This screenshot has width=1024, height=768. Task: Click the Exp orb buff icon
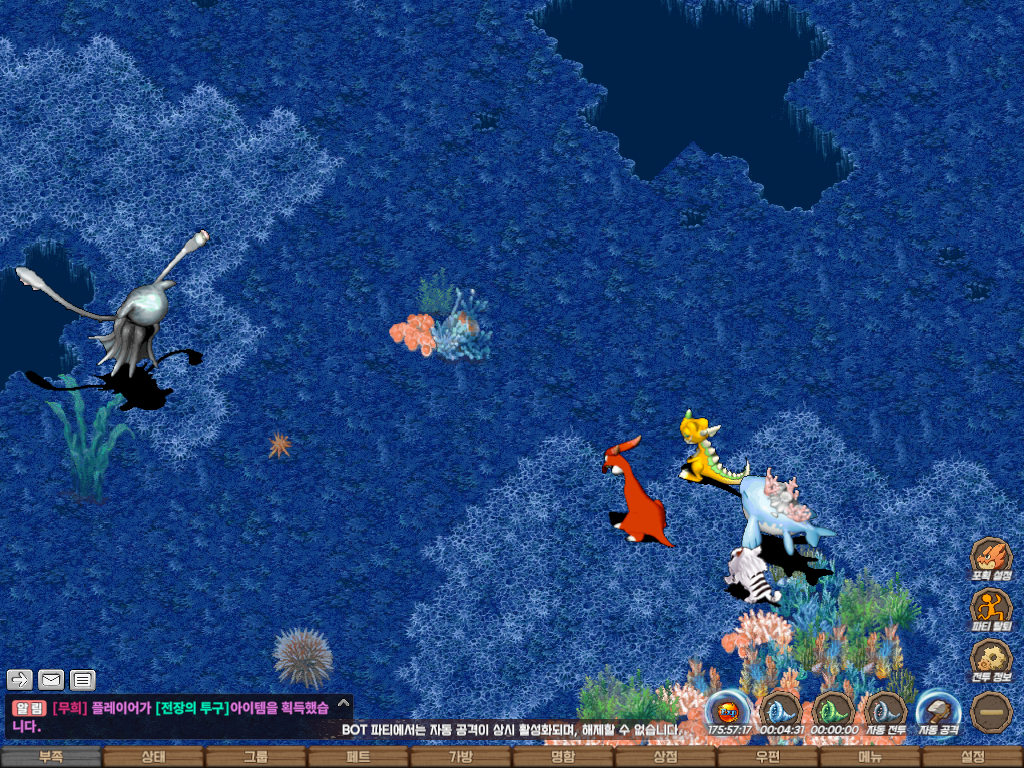click(x=728, y=711)
